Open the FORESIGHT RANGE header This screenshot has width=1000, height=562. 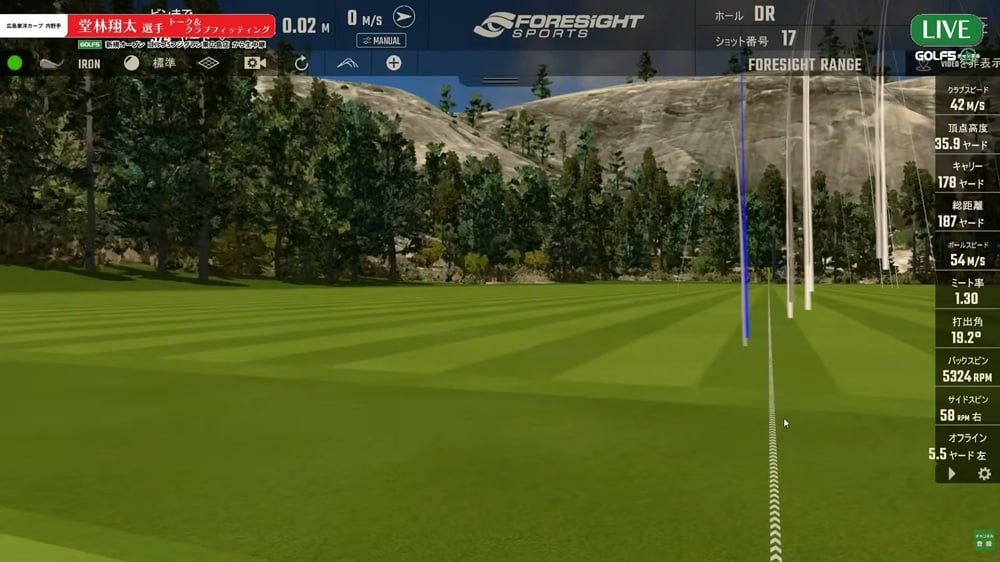pyautogui.click(x=805, y=64)
